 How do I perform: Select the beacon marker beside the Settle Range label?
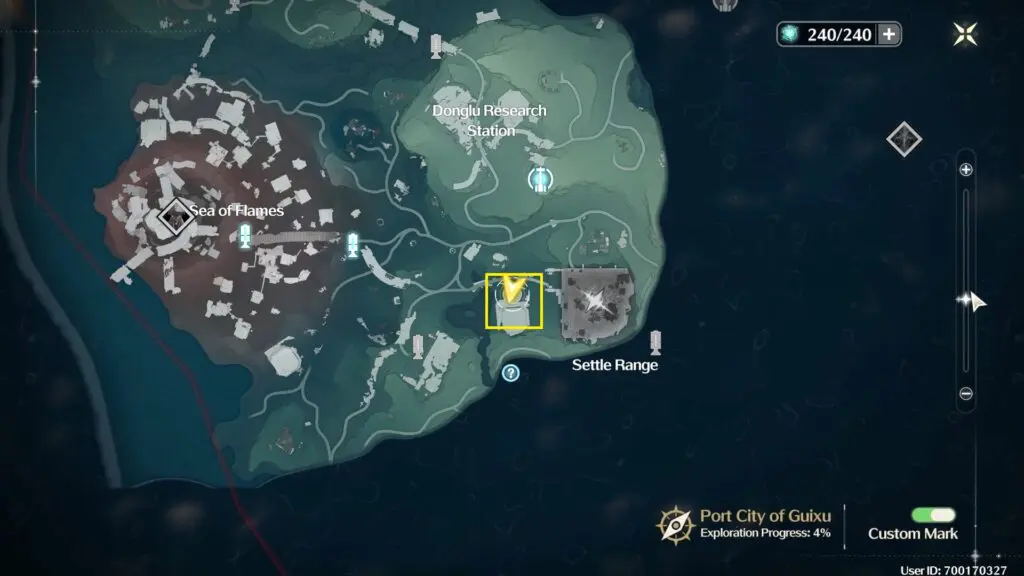click(x=656, y=343)
